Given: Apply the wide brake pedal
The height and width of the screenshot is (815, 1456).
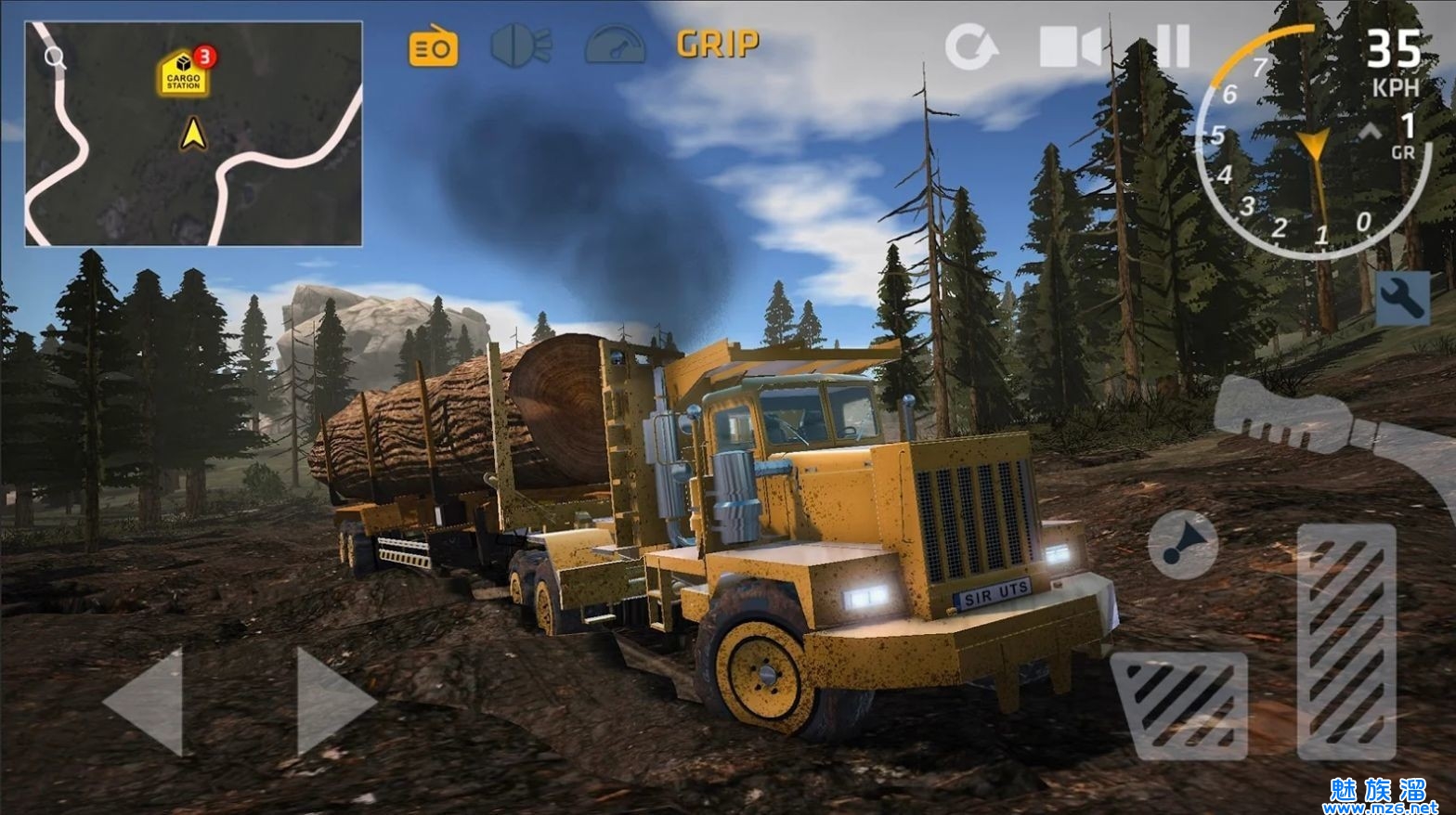Looking at the screenshot, I should coord(1179,705).
